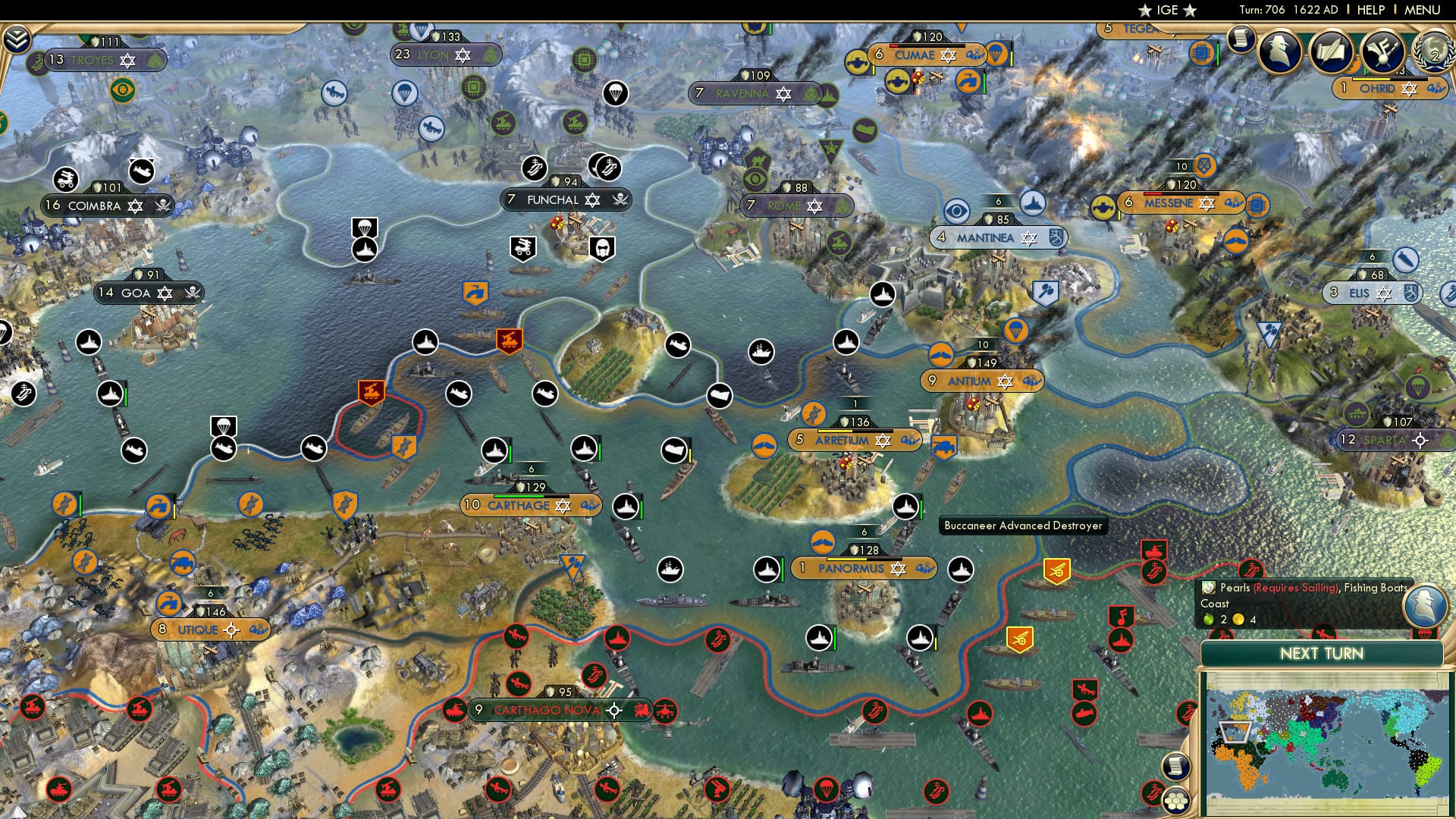This screenshot has width=1456, height=819.
Task: Toggle strategic view beside the minimap
Action: click(x=1176, y=802)
